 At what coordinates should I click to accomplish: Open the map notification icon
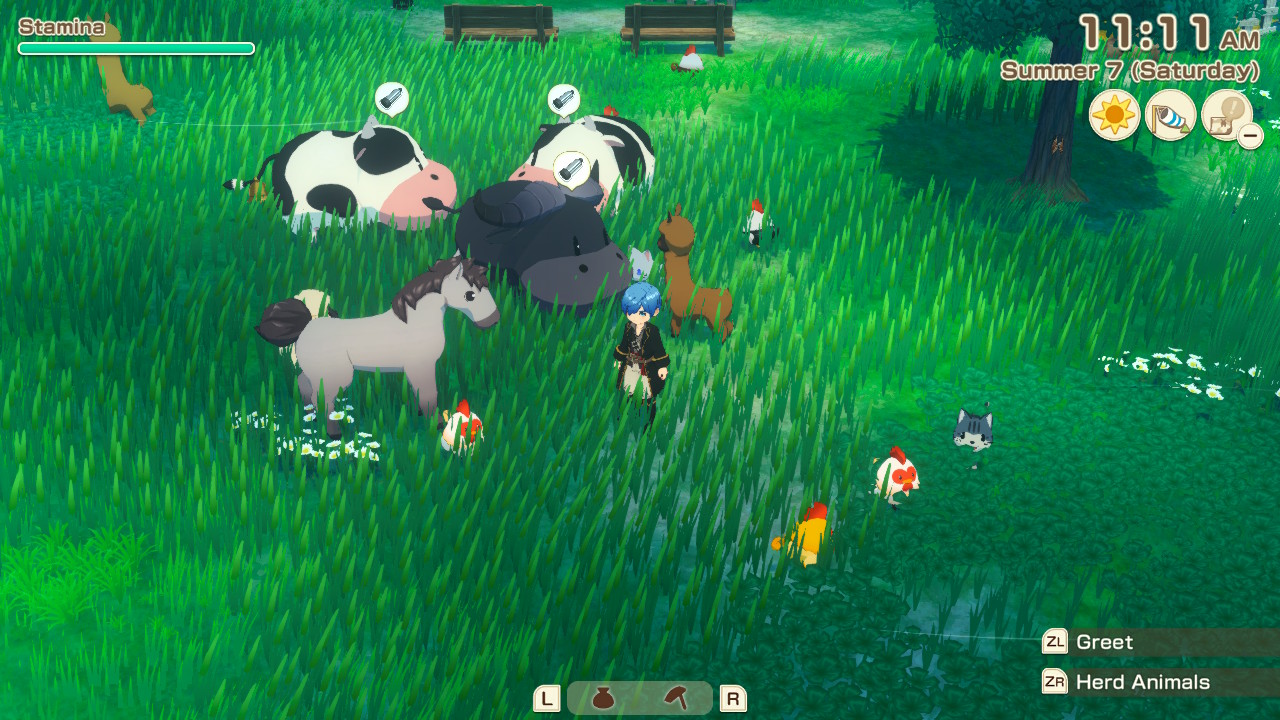point(1224,116)
